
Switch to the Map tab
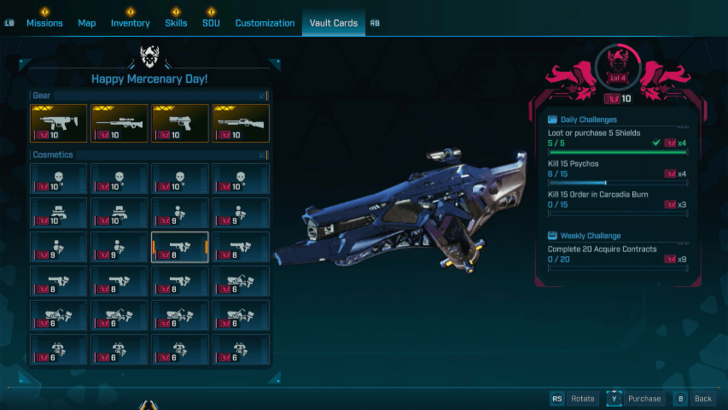tap(87, 23)
